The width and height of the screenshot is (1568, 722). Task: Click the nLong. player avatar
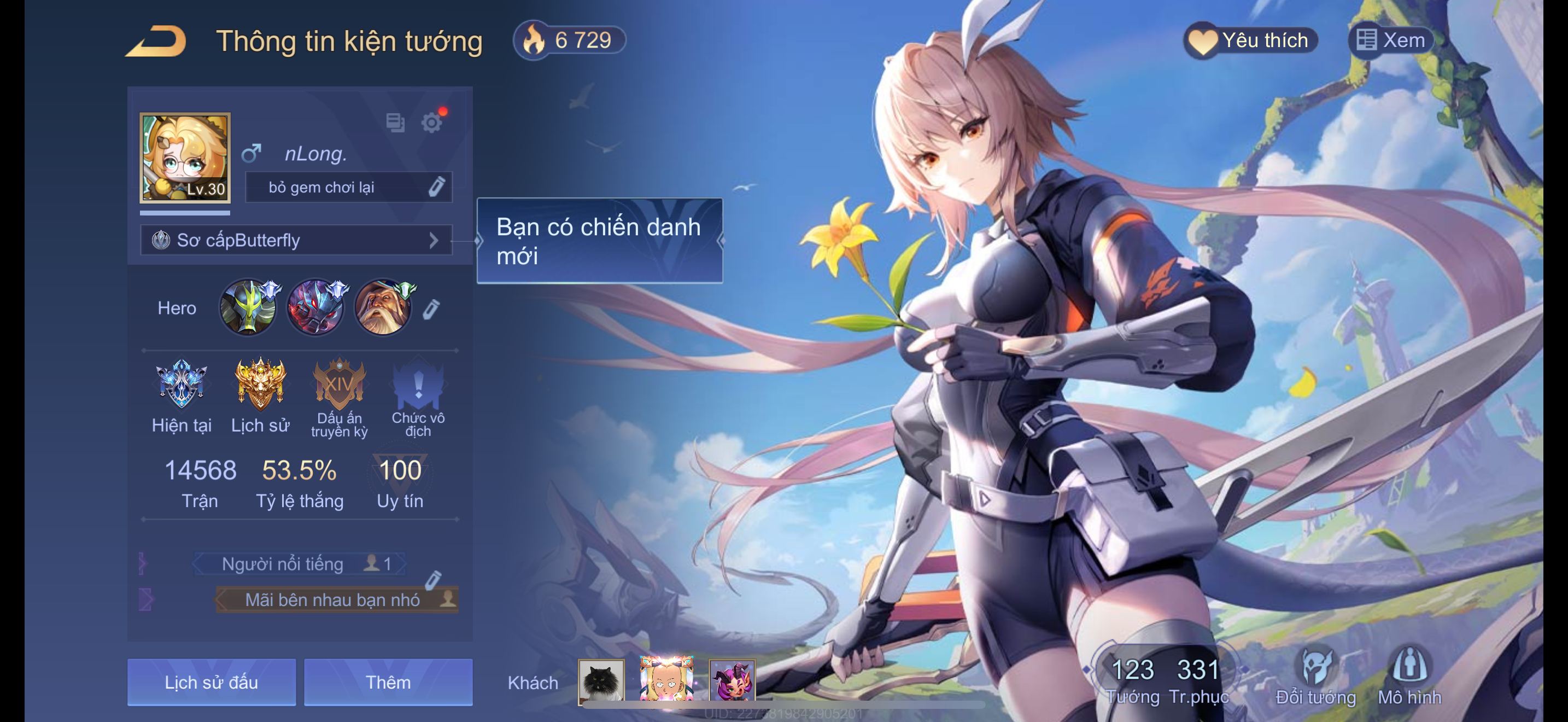click(x=185, y=157)
